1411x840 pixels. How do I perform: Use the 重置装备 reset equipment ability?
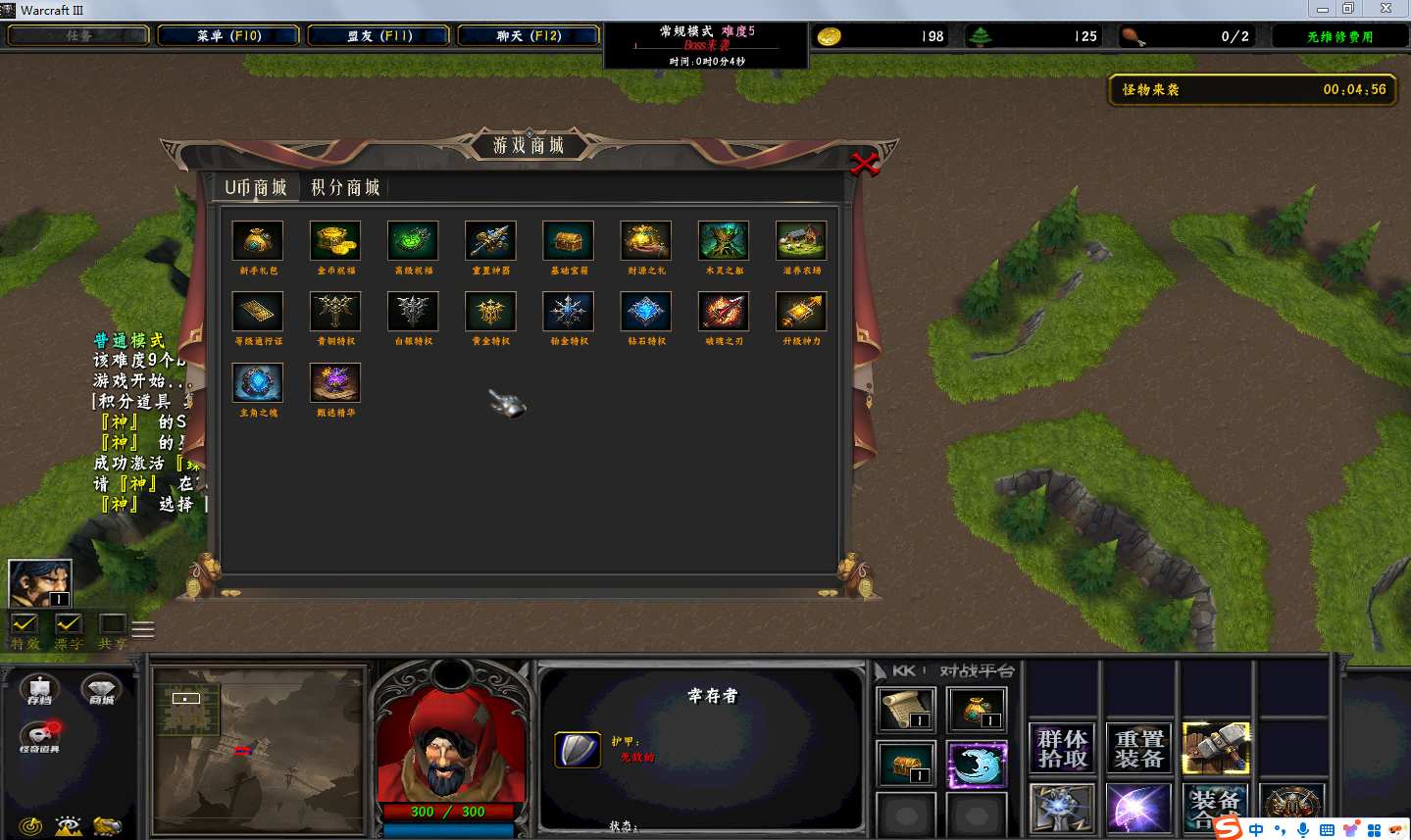(x=1139, y=749)
